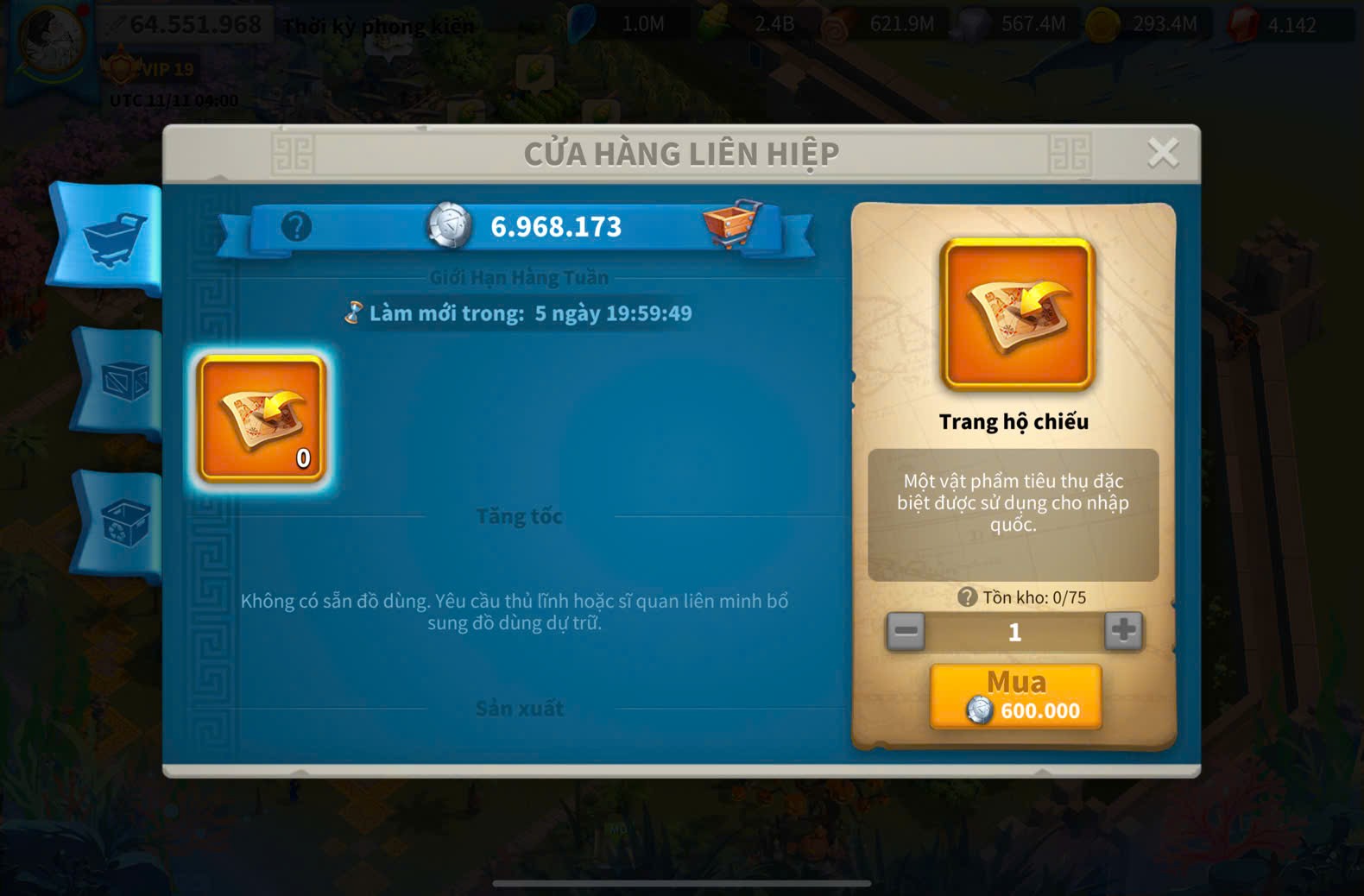The image size is (1364, 896).
Task: Close the Cửa Hàng Liên Hiệp window
Action: click(x=1162, y=153)
